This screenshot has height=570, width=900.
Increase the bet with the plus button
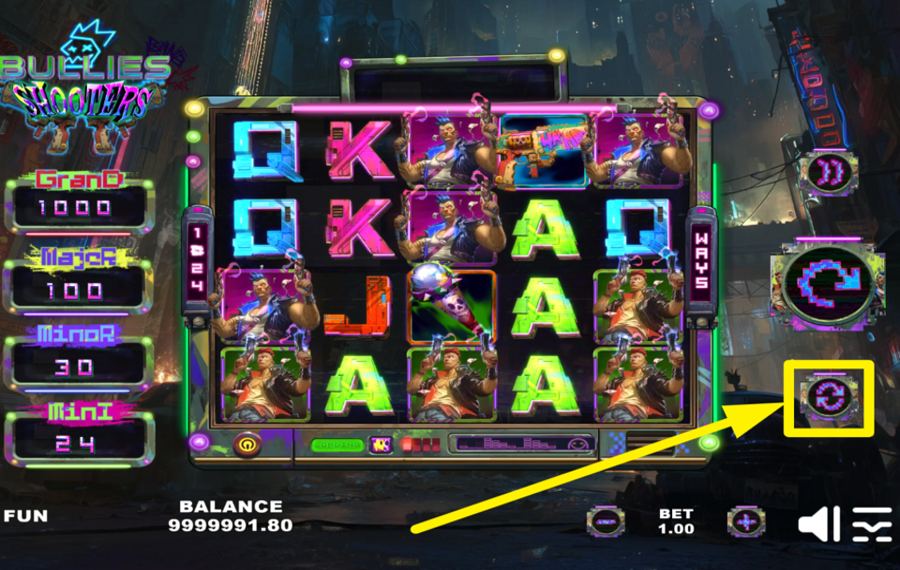click(745, 521)
